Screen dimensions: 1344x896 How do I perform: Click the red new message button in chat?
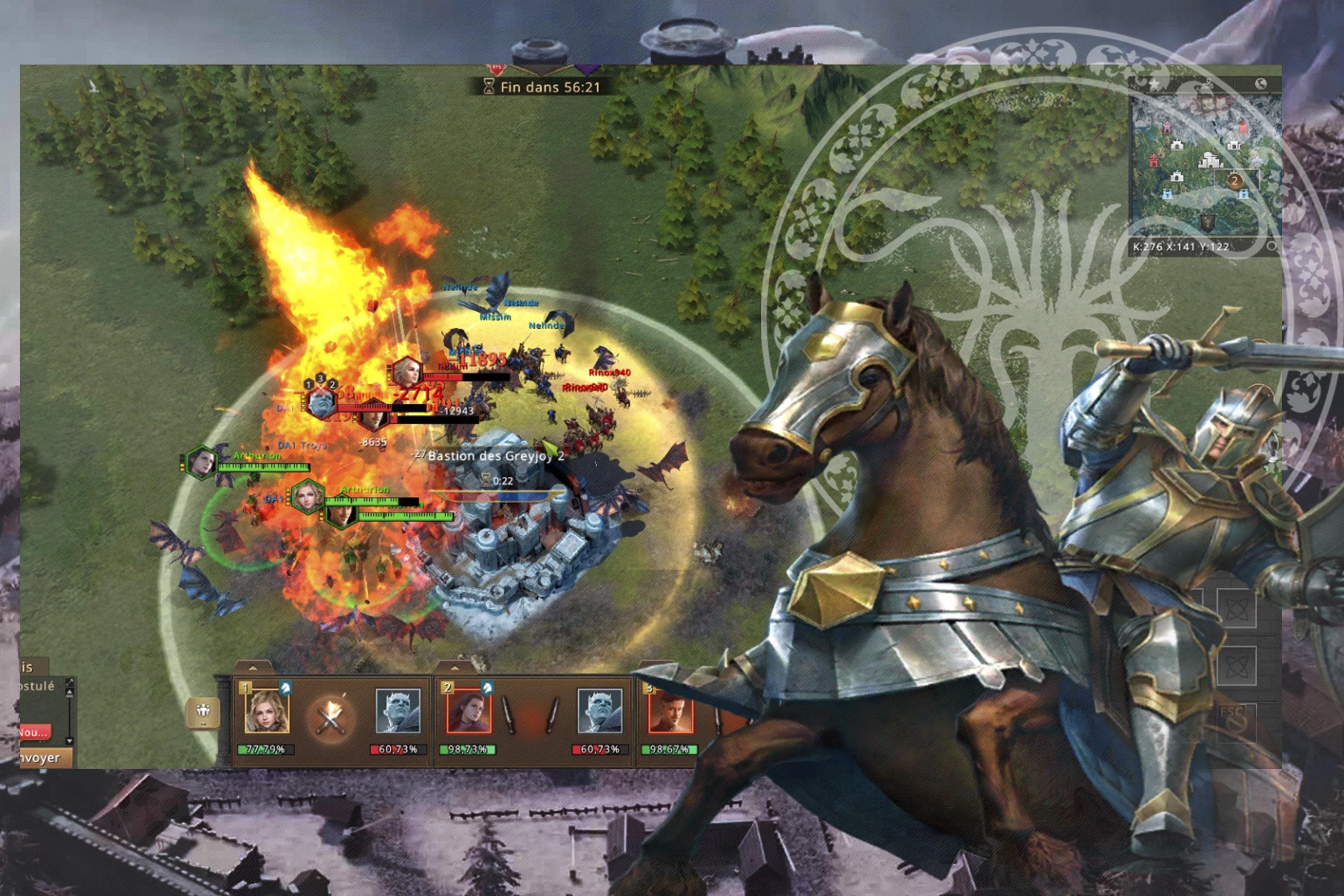click(34, 732)
